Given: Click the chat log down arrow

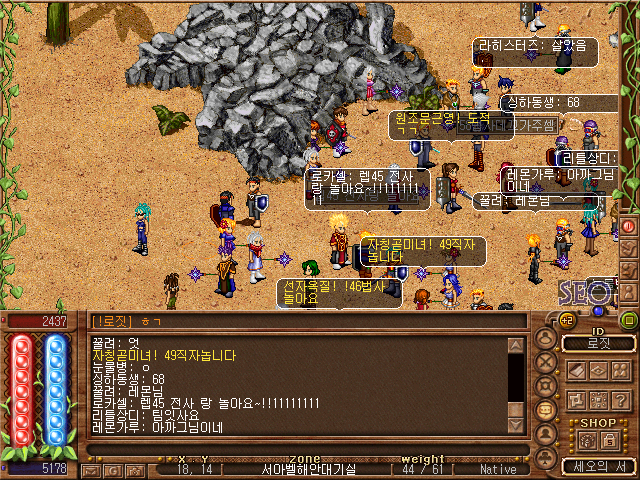Looking at the screenshot, I should (515, 425).
